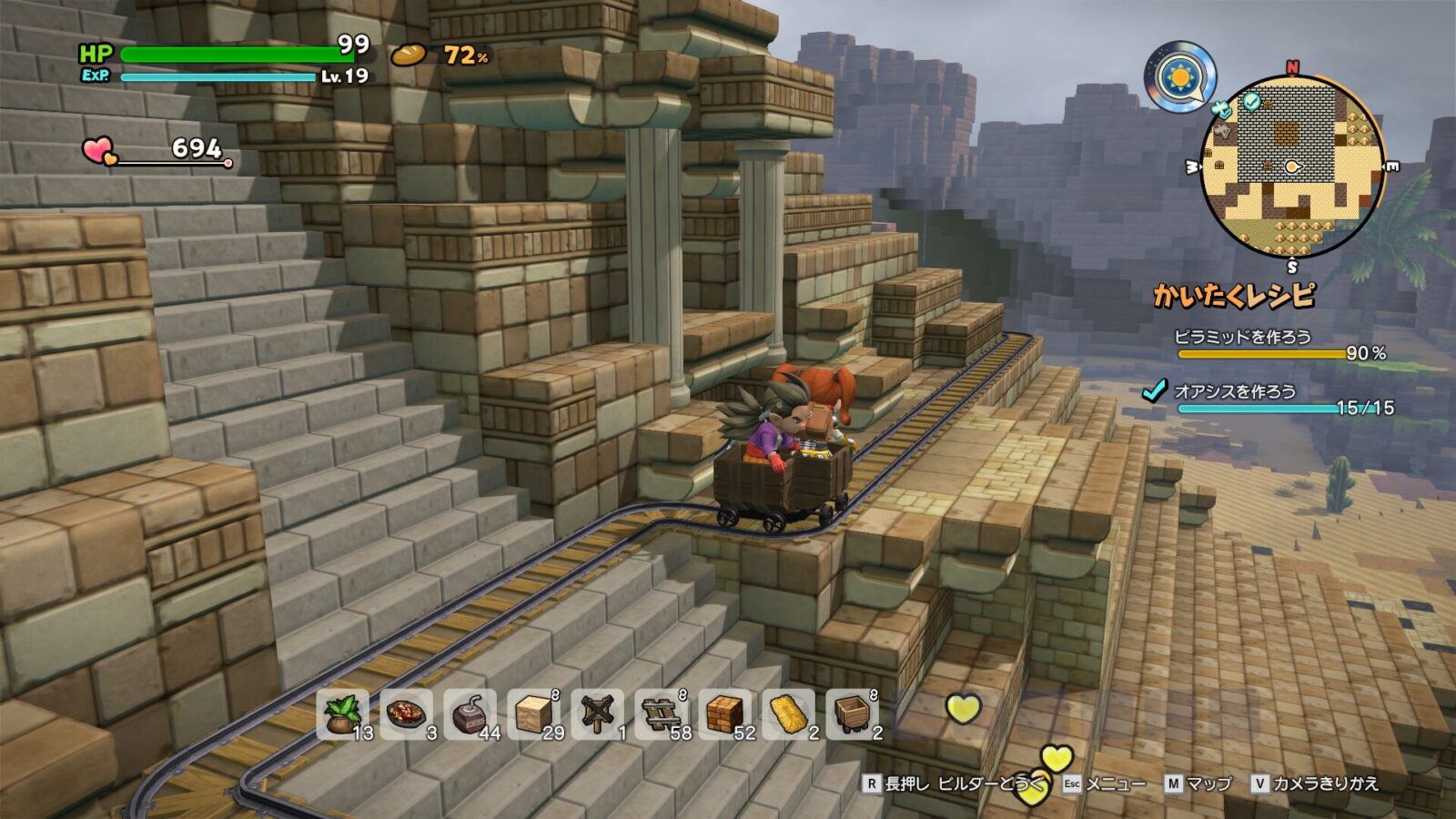Click the player position marker on minimap
Image resolution: width=1456 pixels, height=819 pixels.
[x=1292, y=167]
